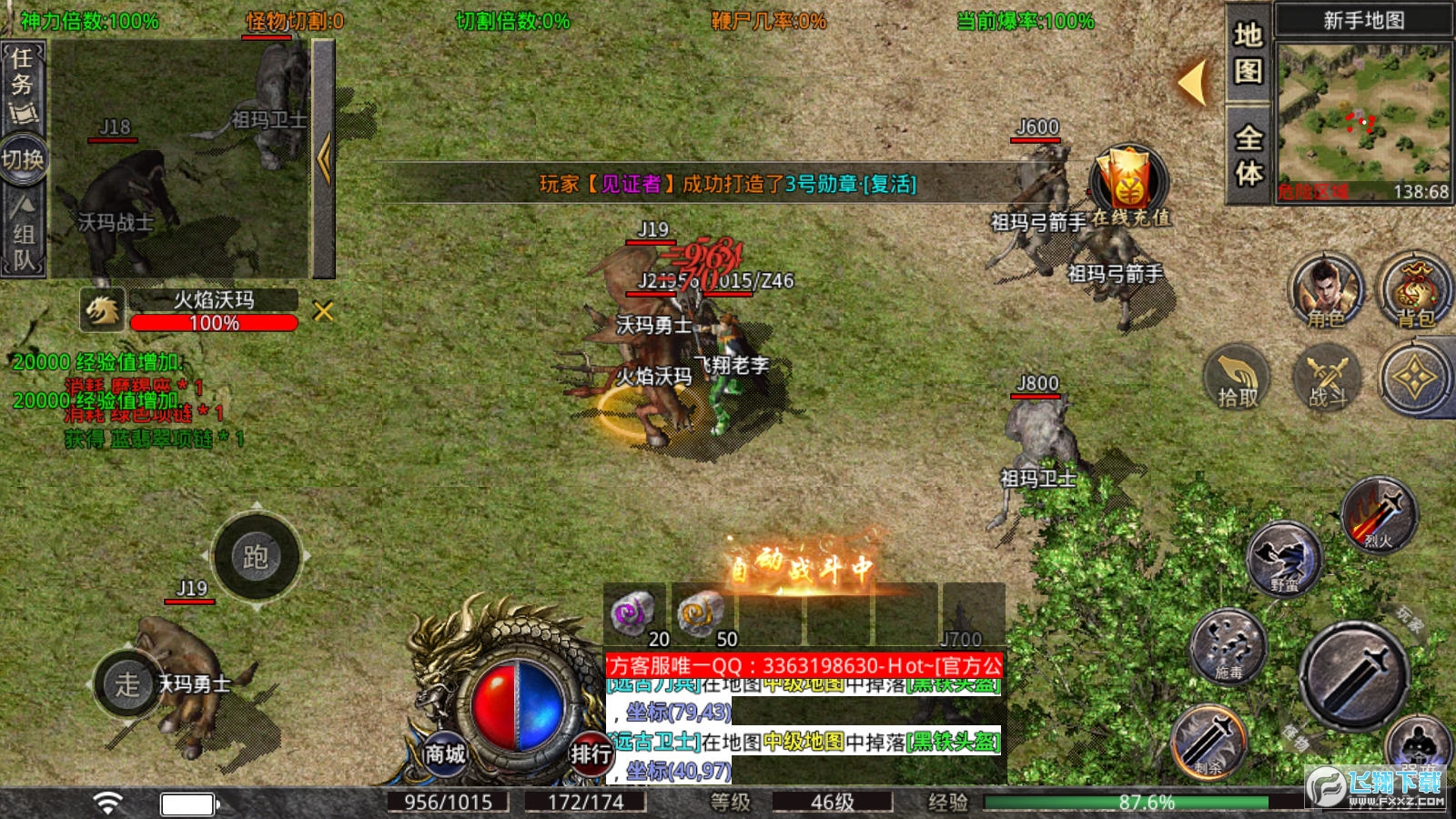Close the 火焰沃玛 target frame

tap(323, 312)
